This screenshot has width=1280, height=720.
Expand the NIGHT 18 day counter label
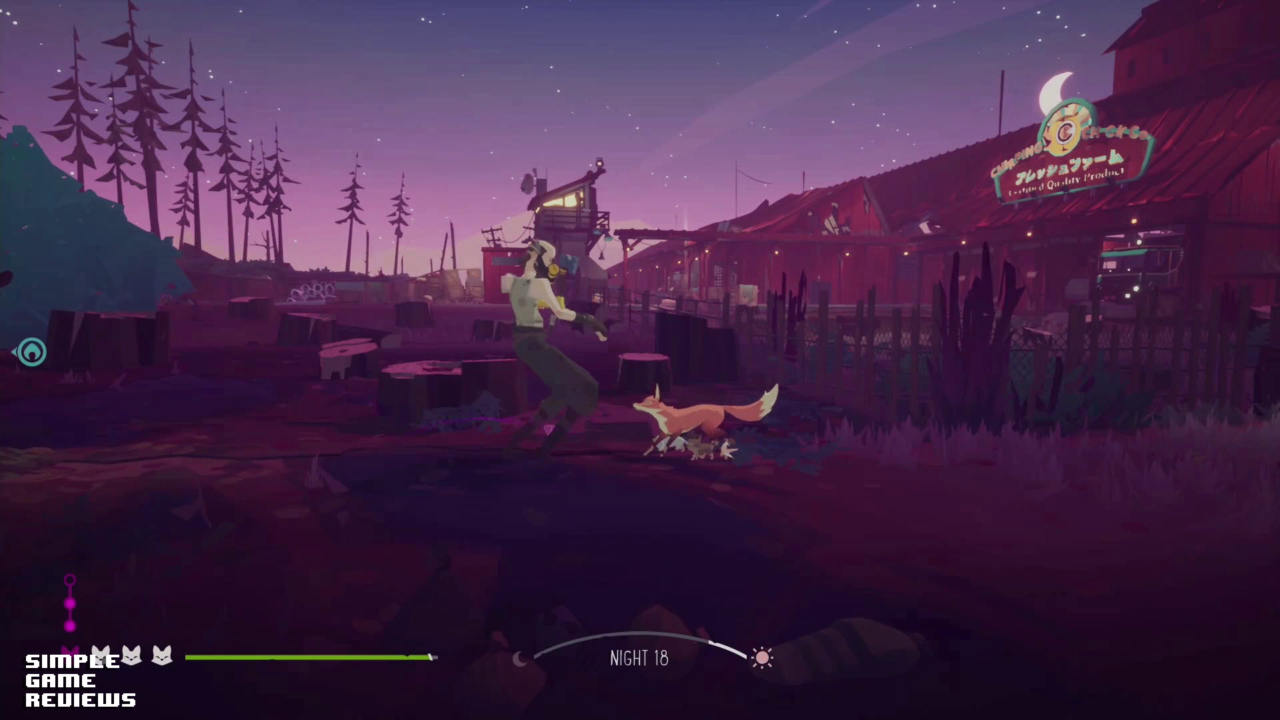click(639, 658)
